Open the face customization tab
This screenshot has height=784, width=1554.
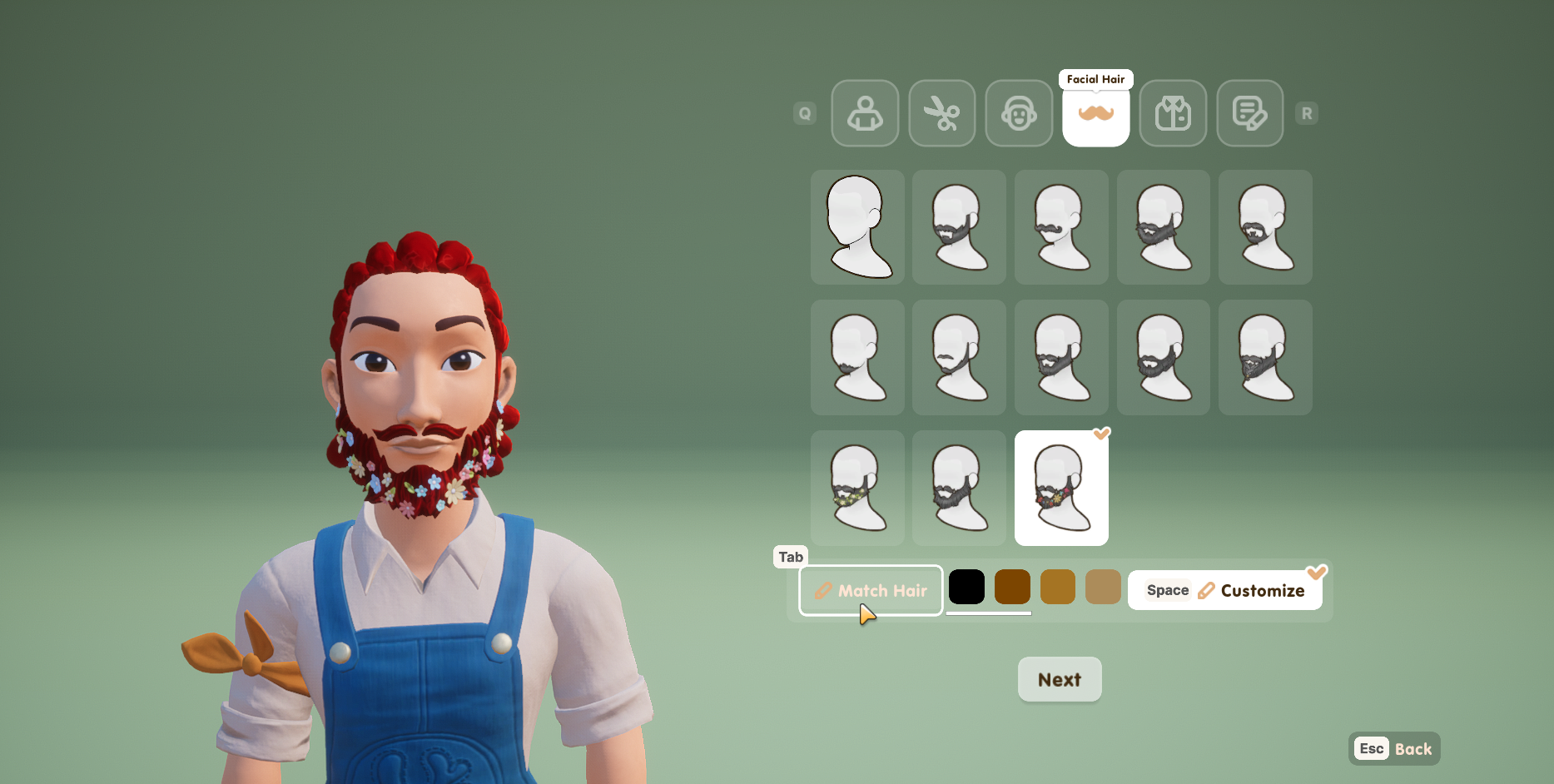click(x=1019, y=113)
